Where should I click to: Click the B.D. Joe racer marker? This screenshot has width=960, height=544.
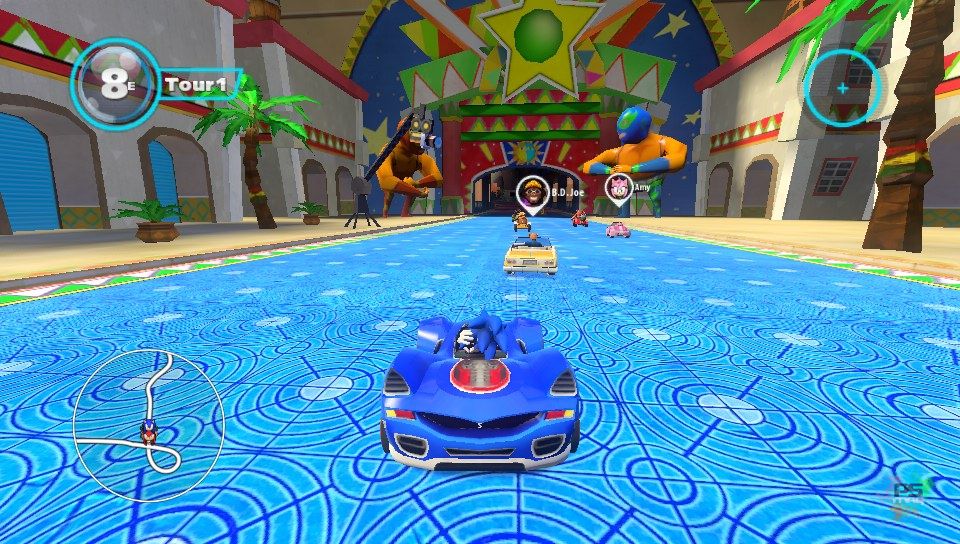(532, 192)
